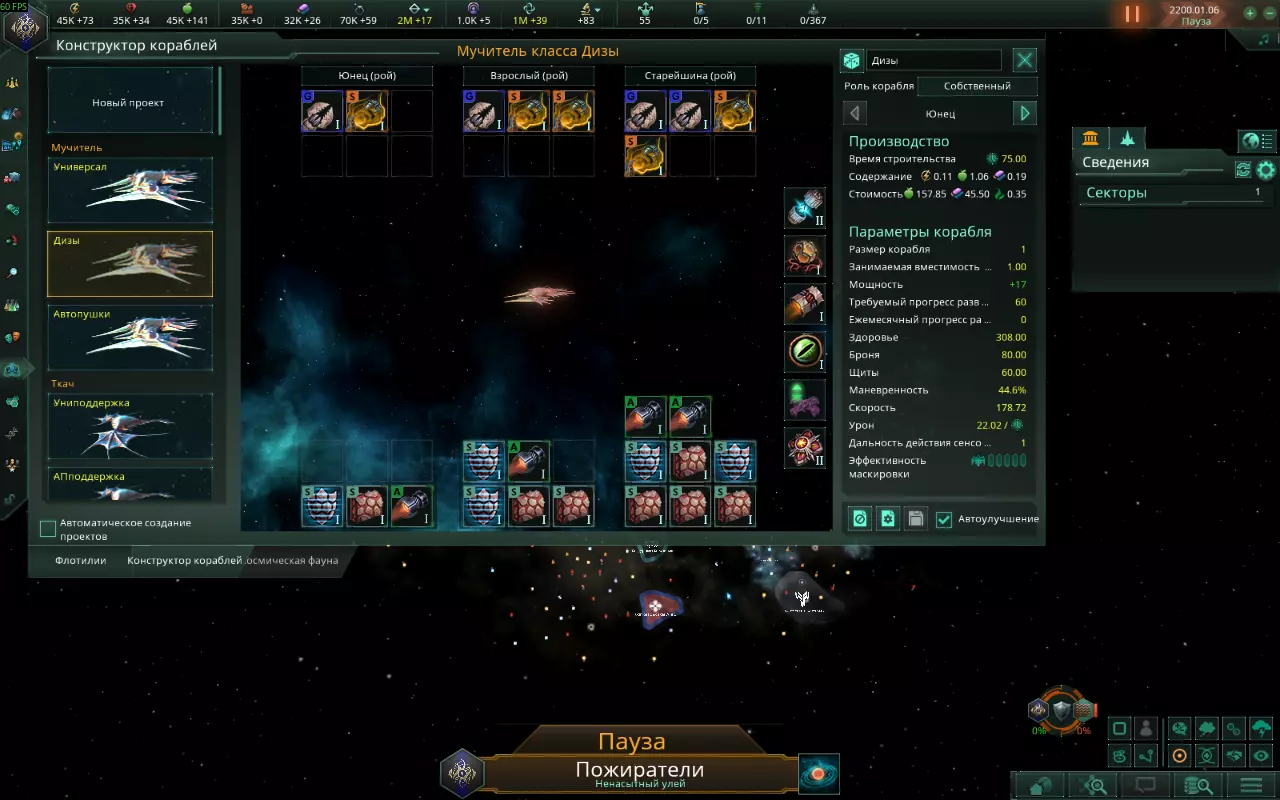Start a new project (Новый проект)
1280x800 pixels.
click(129, 102)
